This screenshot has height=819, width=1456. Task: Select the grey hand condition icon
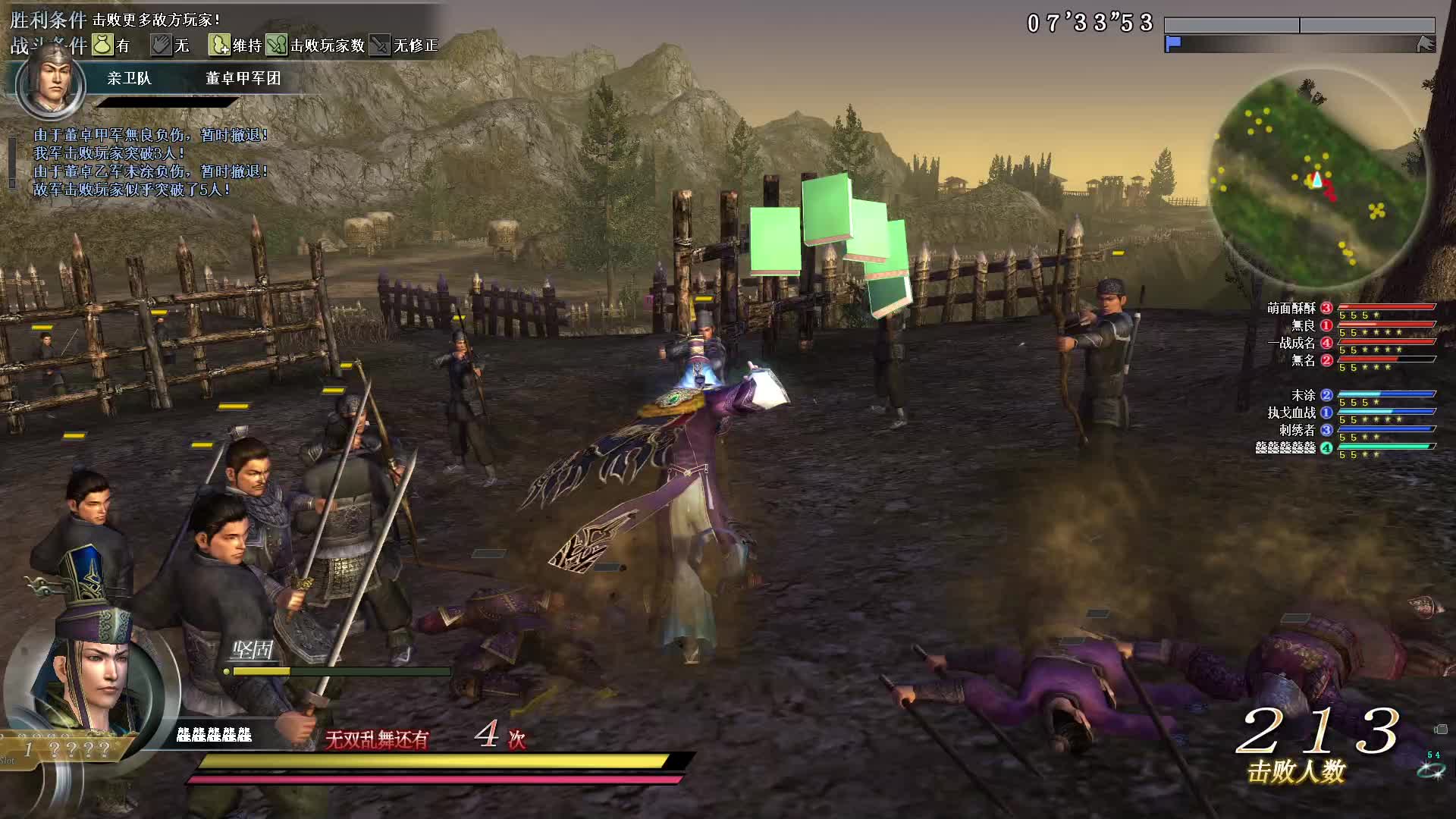[x=161, y=45]
